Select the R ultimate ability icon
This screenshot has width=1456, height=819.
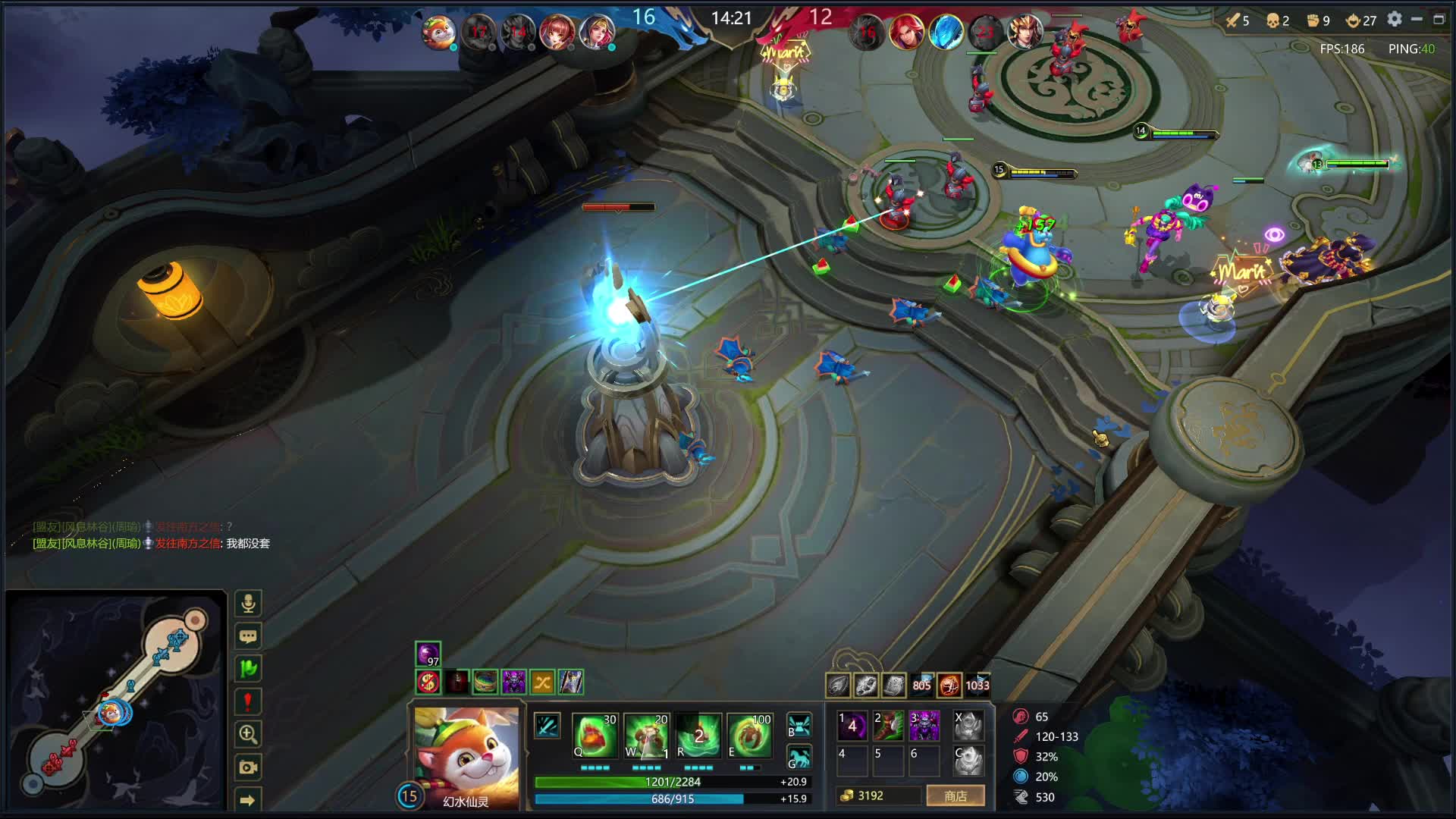pyautogui.click(x=698, y=735)
